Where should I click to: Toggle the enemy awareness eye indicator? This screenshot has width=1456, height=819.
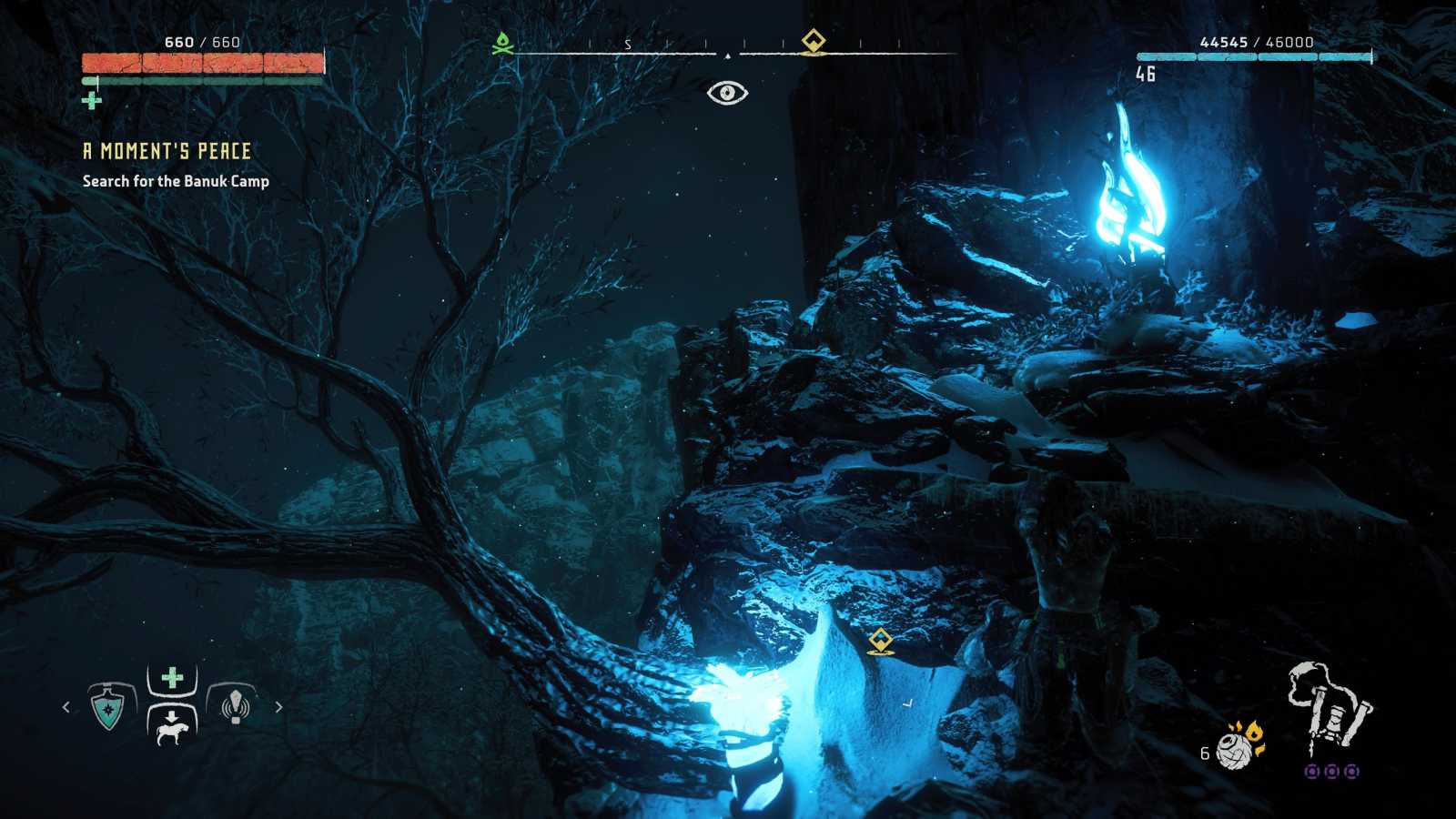(x=728, y=91)
